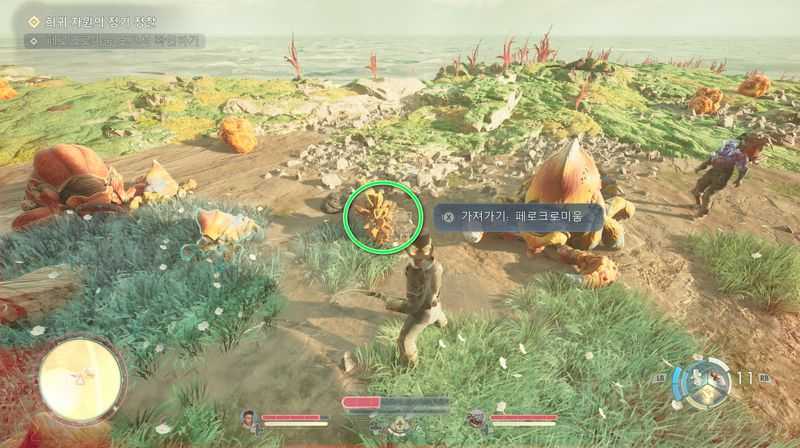
Task: Select the left companion portrait
Action: tap(248, 419)
